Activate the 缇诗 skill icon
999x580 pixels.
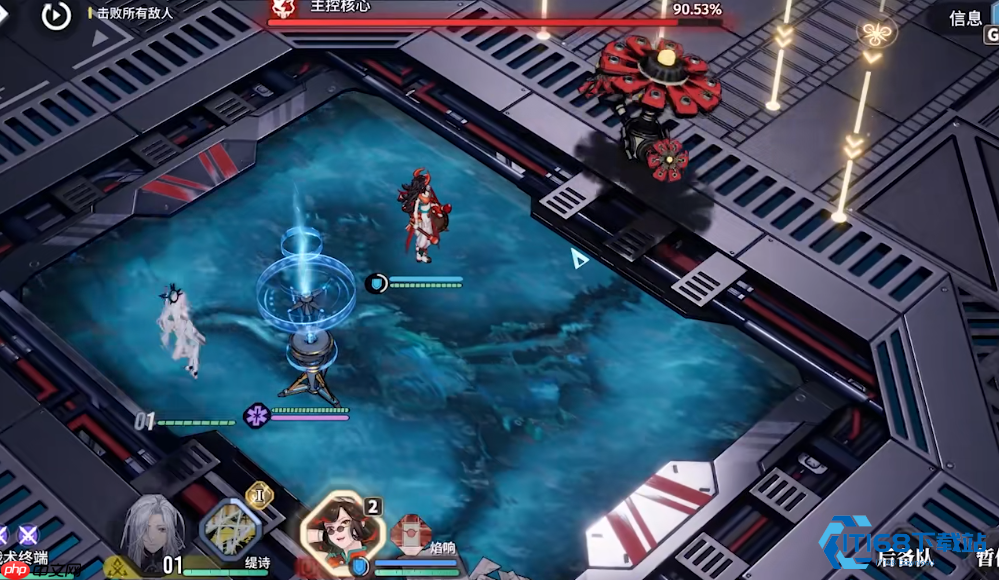tap(230, 530)
